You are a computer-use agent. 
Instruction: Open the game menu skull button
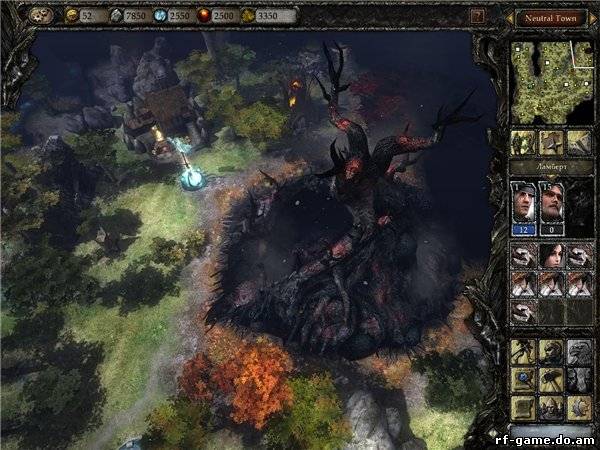coord(42,16)
